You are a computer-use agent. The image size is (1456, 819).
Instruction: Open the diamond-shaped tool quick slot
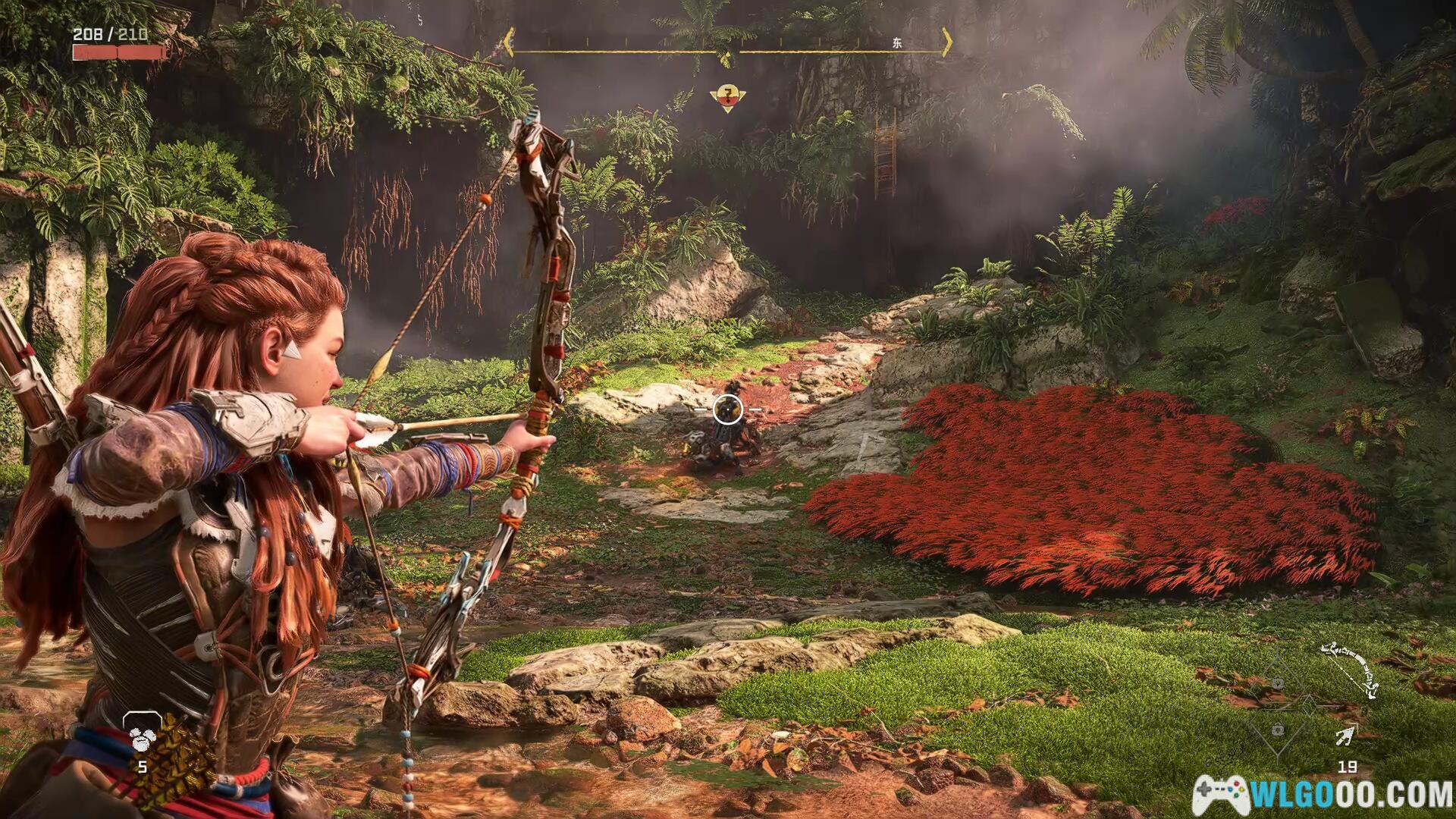1278,706
